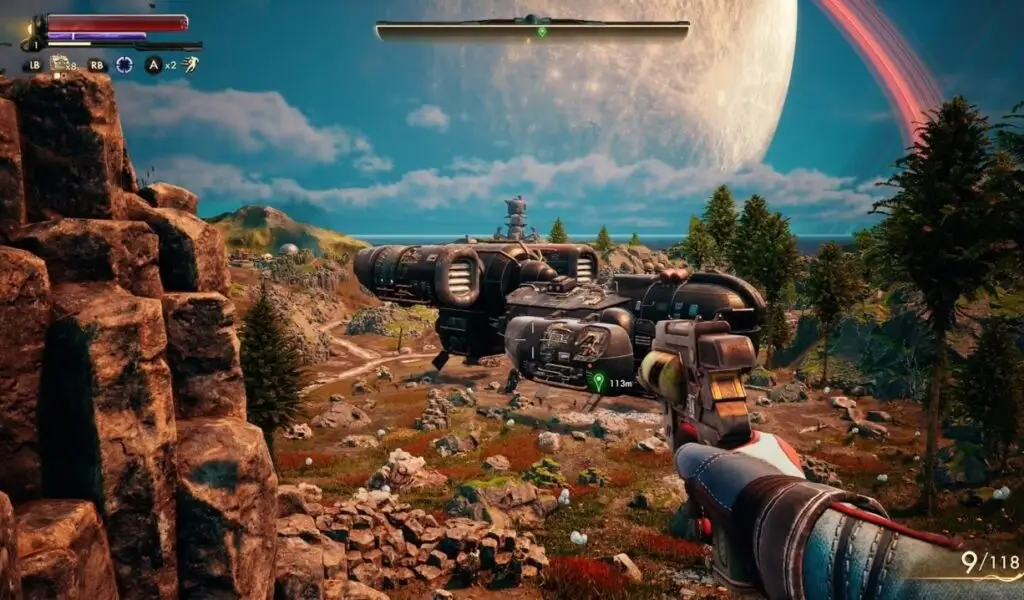Select the medical inhaler icon
The image size is (1024, 600).
60,64
